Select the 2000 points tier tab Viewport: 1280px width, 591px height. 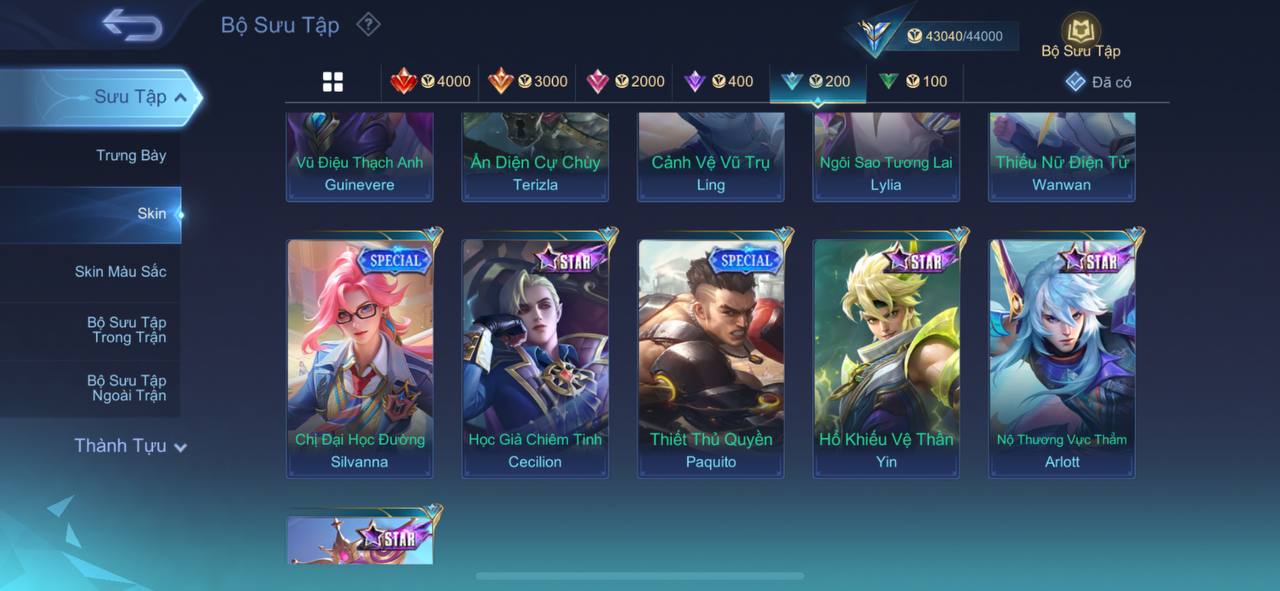point(625,82)
